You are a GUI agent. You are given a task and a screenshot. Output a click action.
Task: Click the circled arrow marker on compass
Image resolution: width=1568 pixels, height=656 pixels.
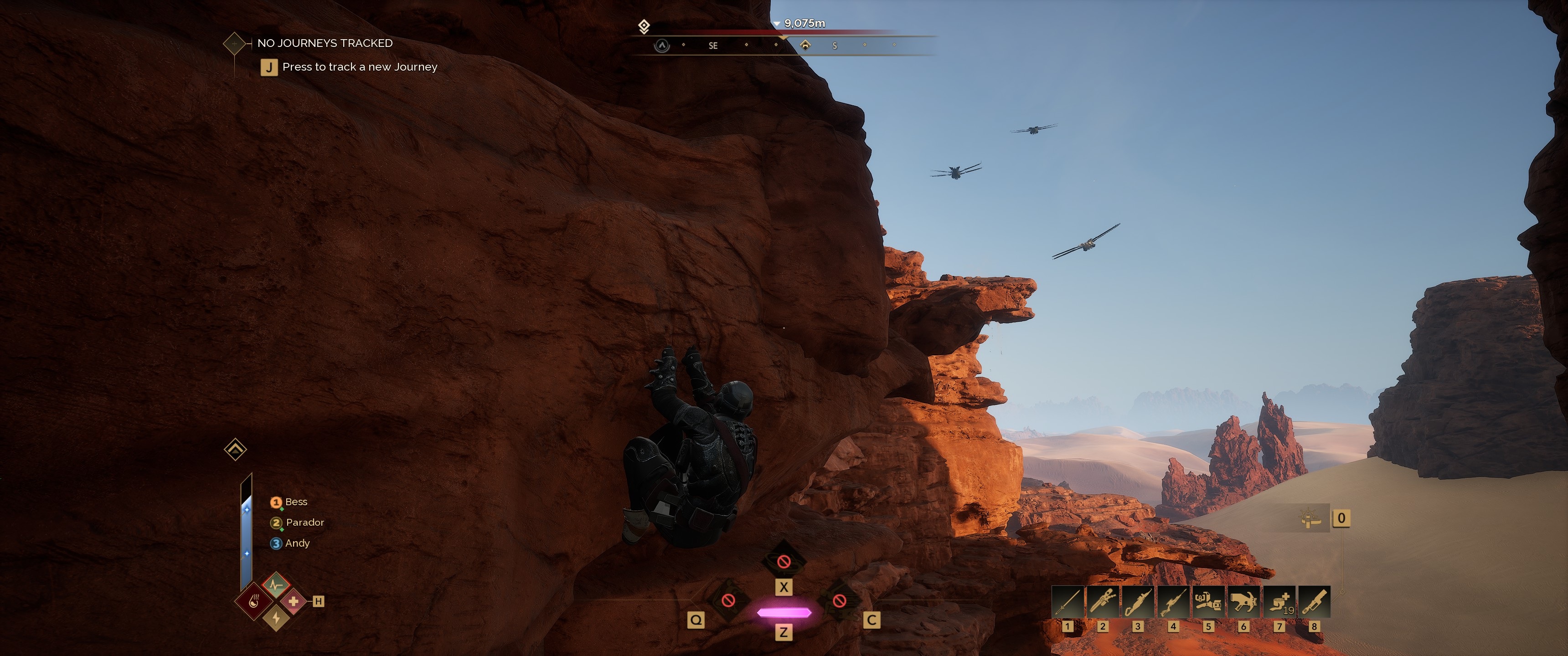point(662,46)
